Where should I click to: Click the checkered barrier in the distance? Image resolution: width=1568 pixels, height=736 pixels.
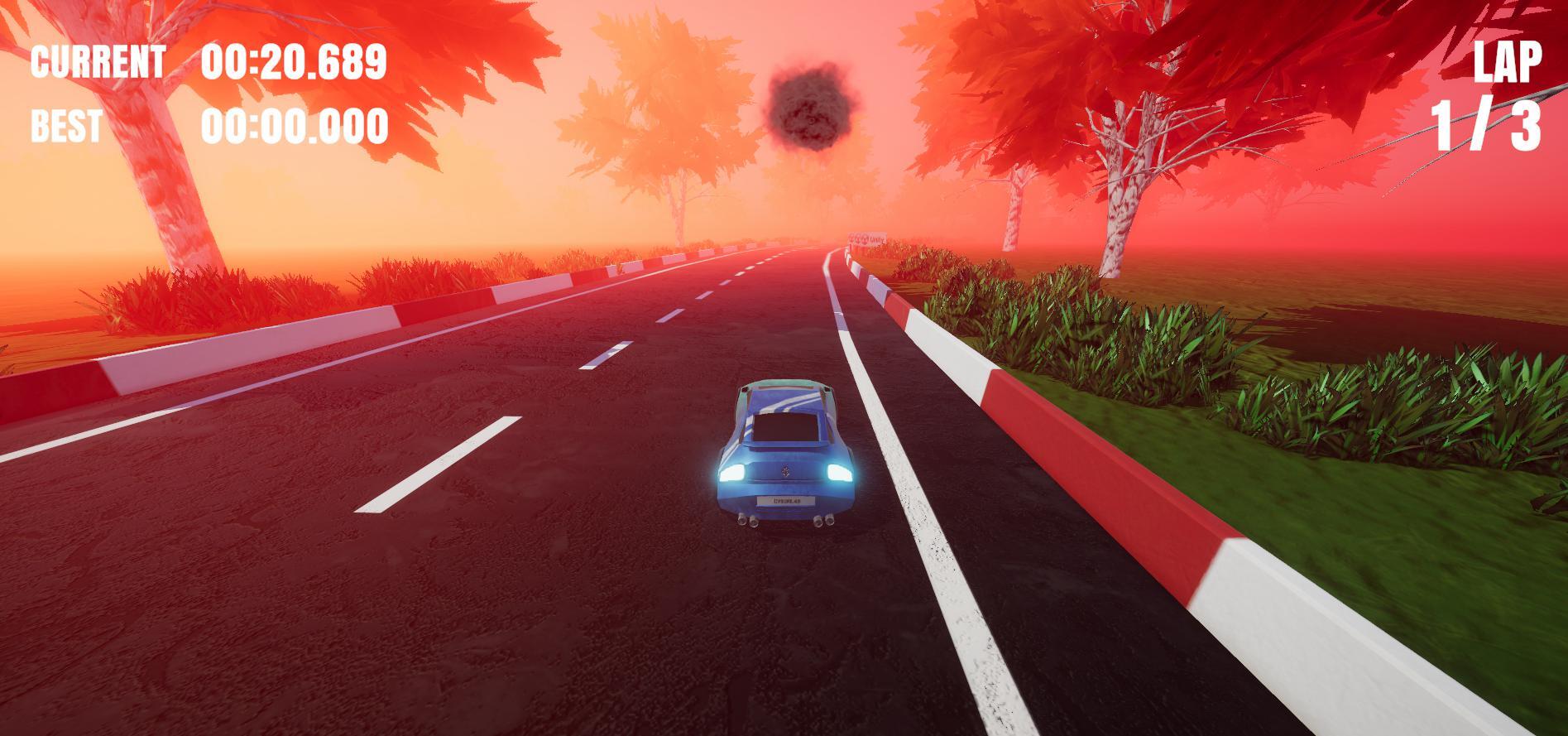(867, 238)
